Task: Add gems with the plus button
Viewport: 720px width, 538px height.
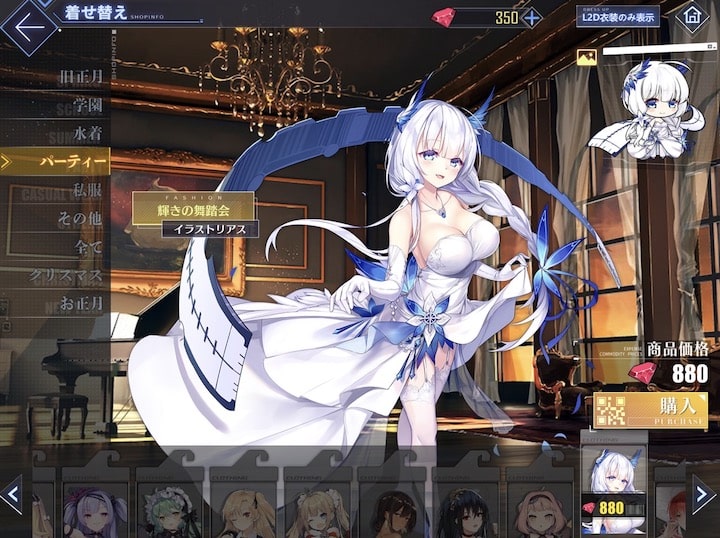Action: (532, 17)
